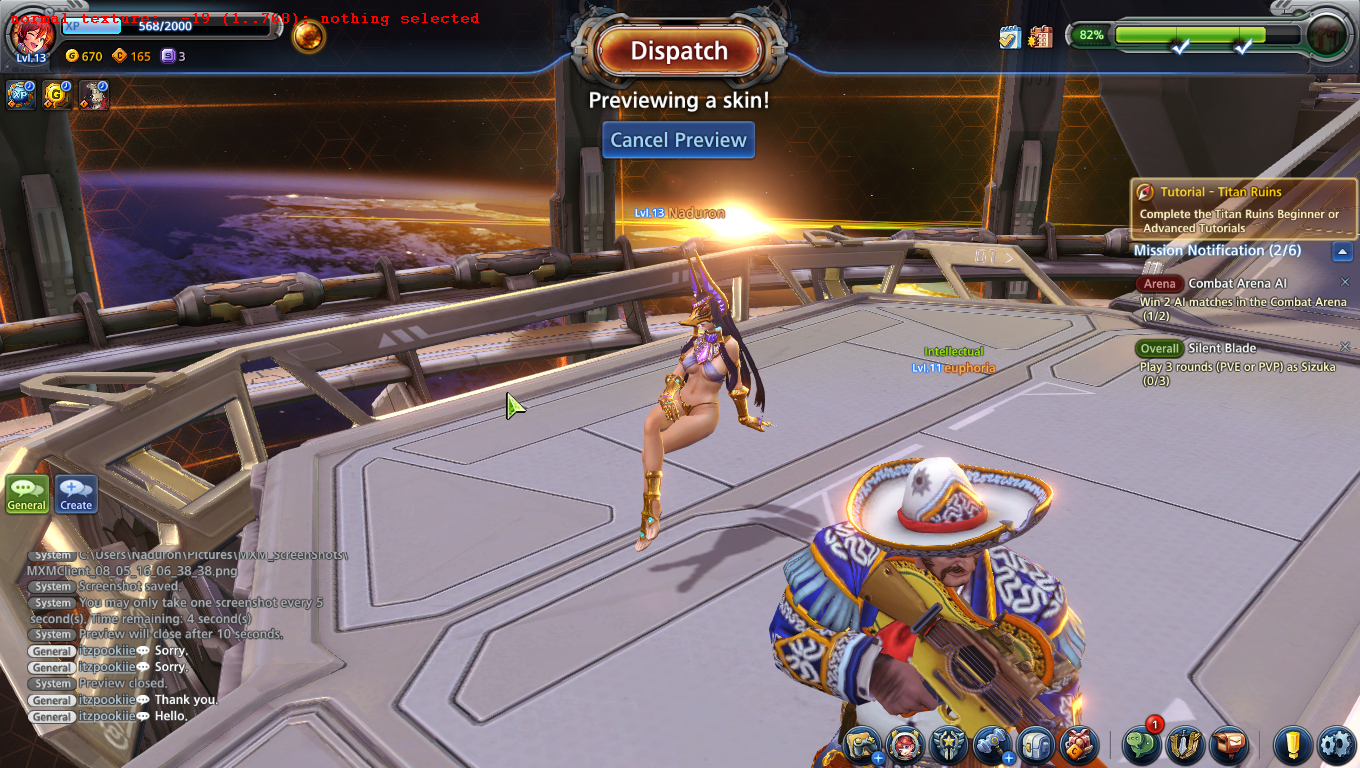The width and height of the screenshot is (1360, 768).
Task: Open the sword and laurel emblem menu
Action: (x=1186, y=745)
